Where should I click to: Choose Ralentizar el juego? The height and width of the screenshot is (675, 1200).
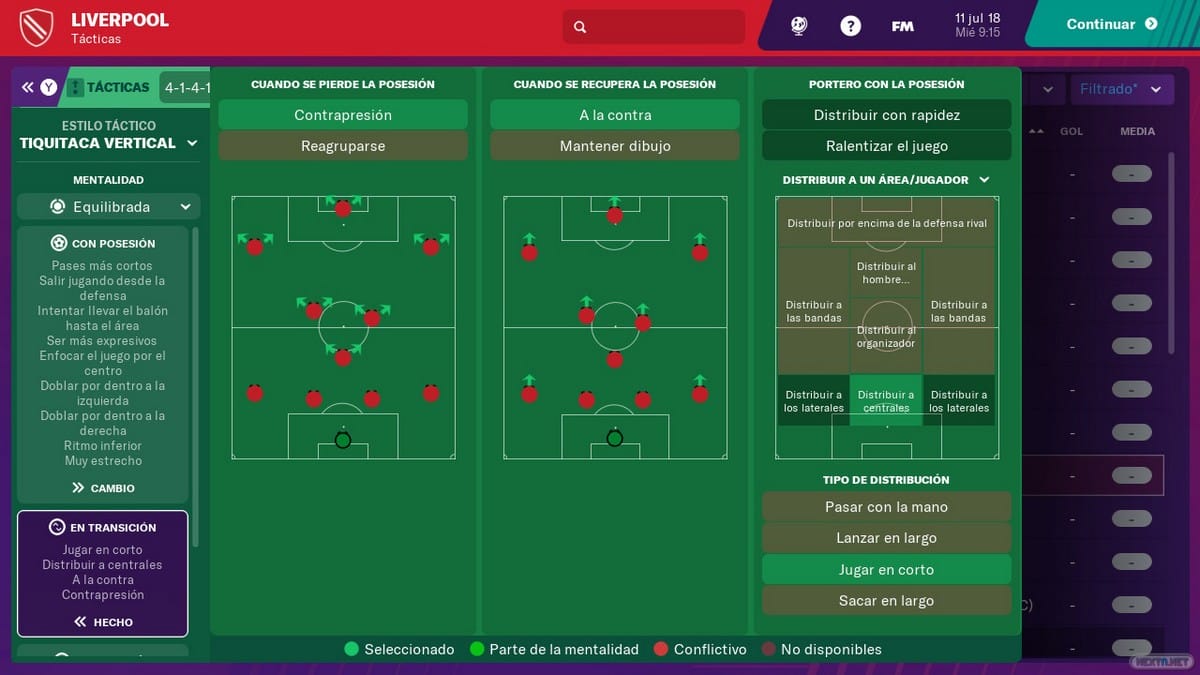click(x=886, y=146)
